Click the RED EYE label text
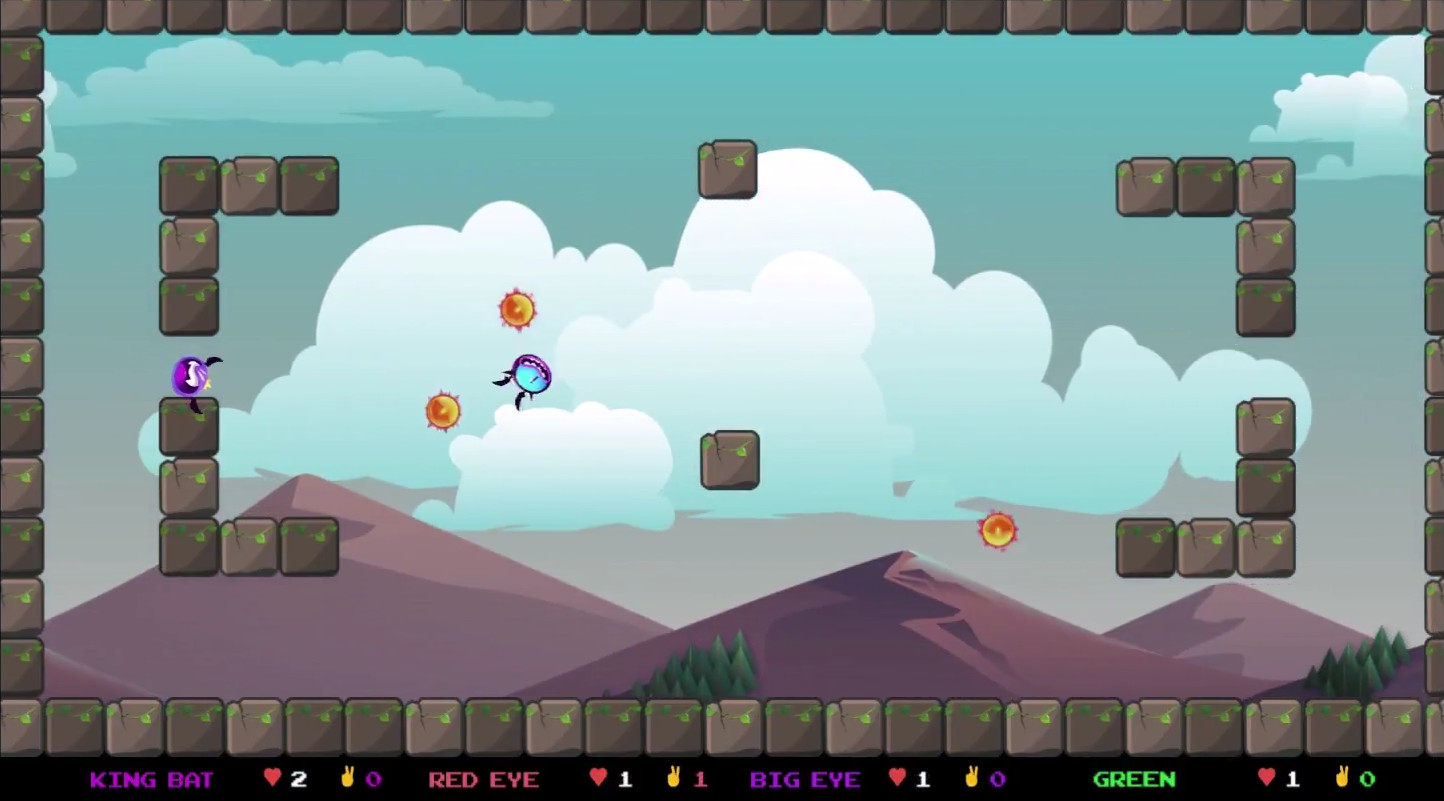The width and height of the screenshot is (1444, 801). (x=483, y=779)
